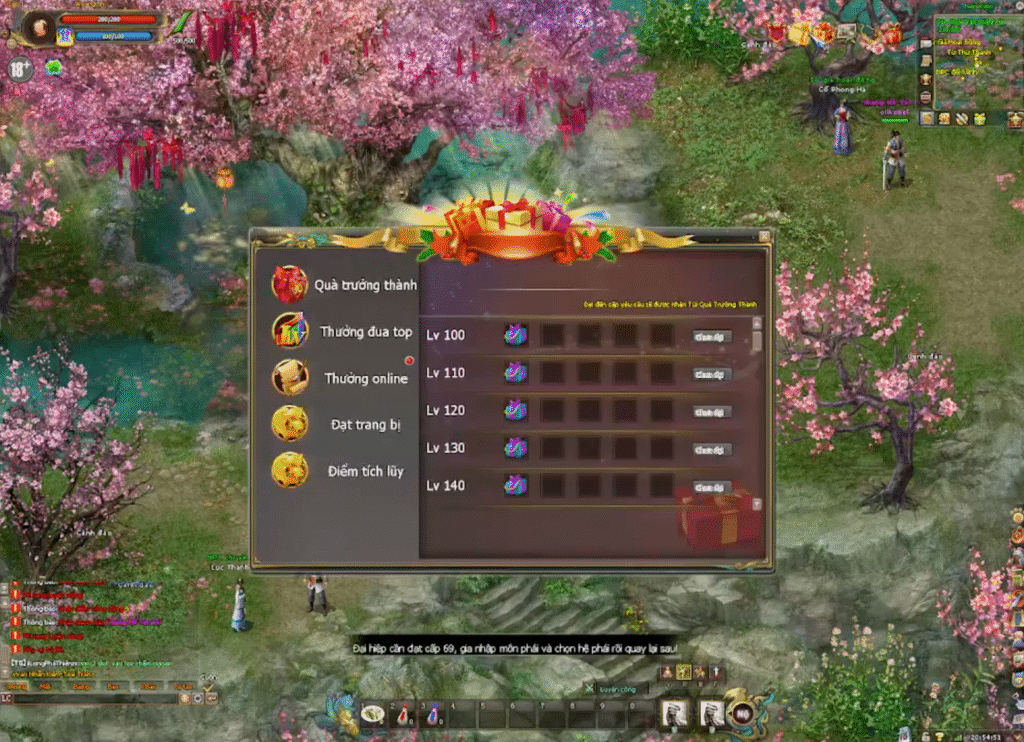The image size is (1024, 742).
Task: Open the Quà trưởng thành reward category
Action: 345,285
